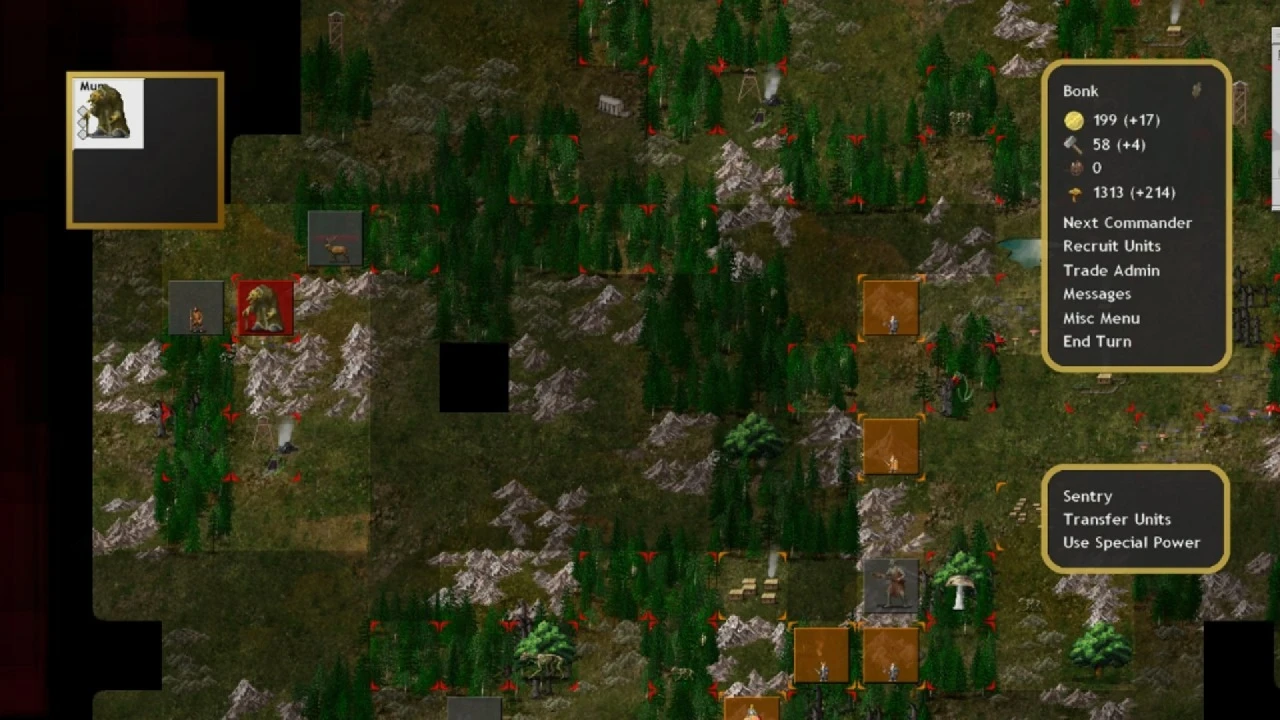Put the selected unit on Sentry
The width and height of the screenshot is (1280, 720).
click(1088, 495)
